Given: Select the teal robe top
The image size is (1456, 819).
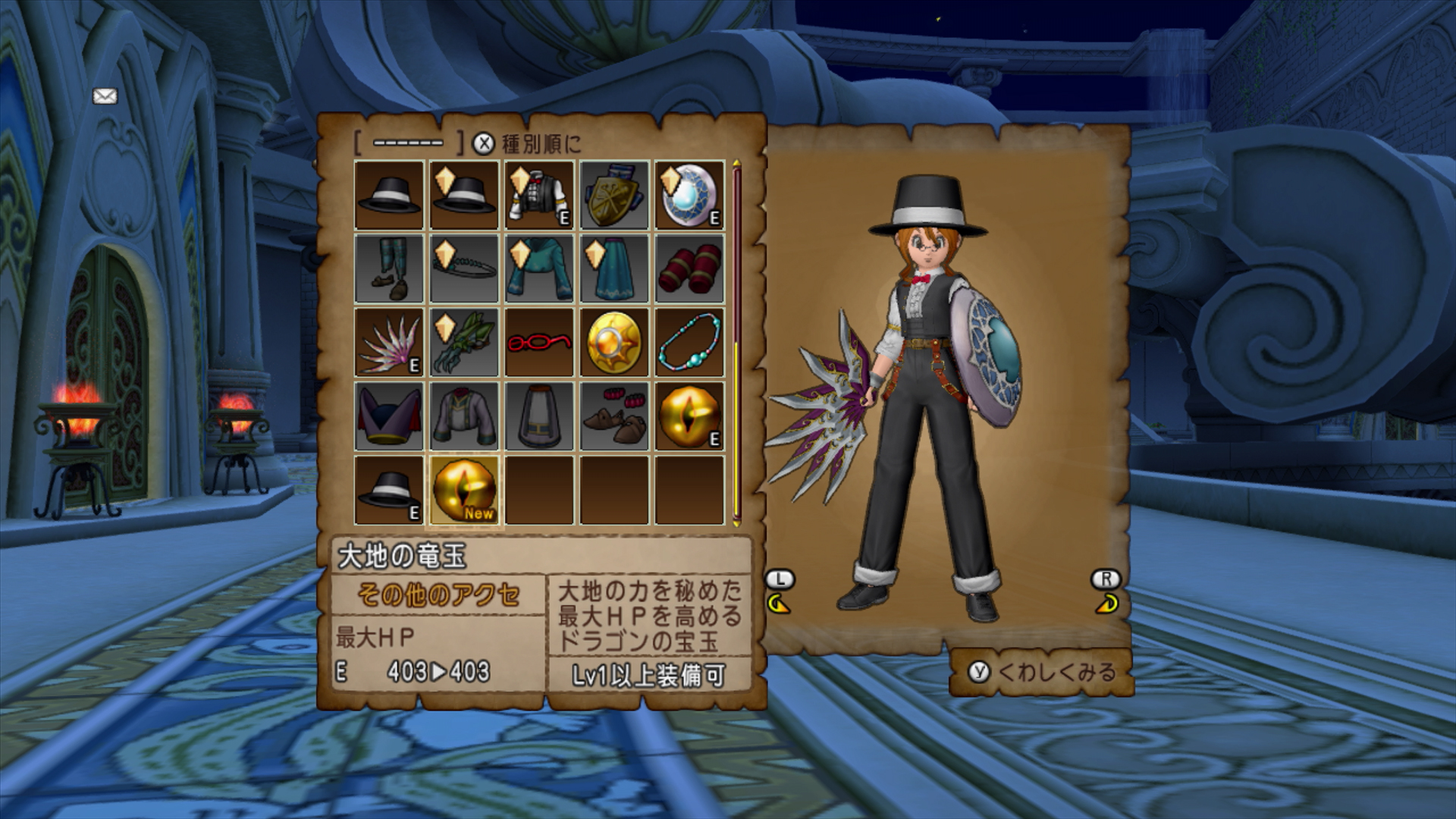Looking at the screenshot, I should (538, 268).
